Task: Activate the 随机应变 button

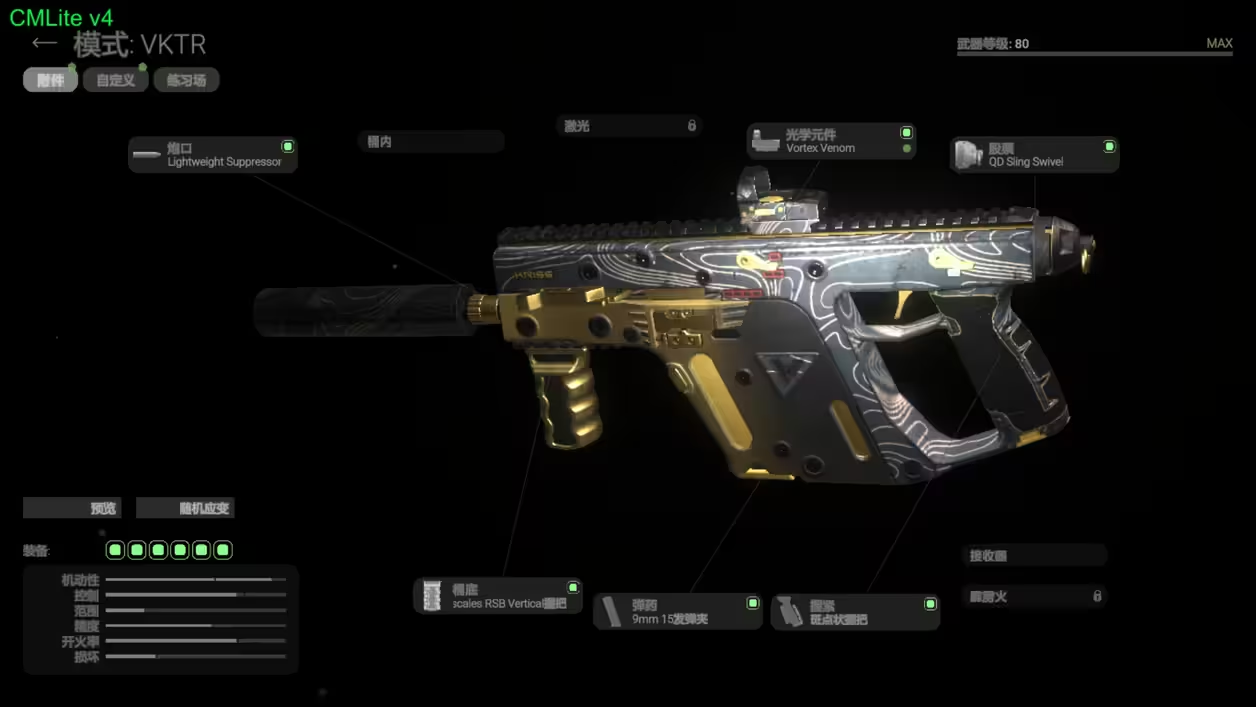Action: tap(185, 508)
